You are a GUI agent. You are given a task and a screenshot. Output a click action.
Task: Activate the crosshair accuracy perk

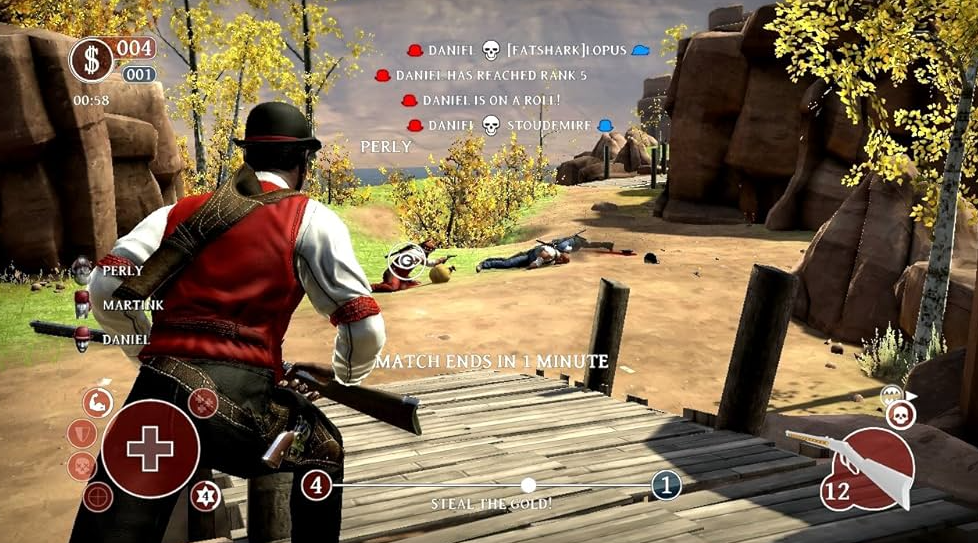(97, 496)
